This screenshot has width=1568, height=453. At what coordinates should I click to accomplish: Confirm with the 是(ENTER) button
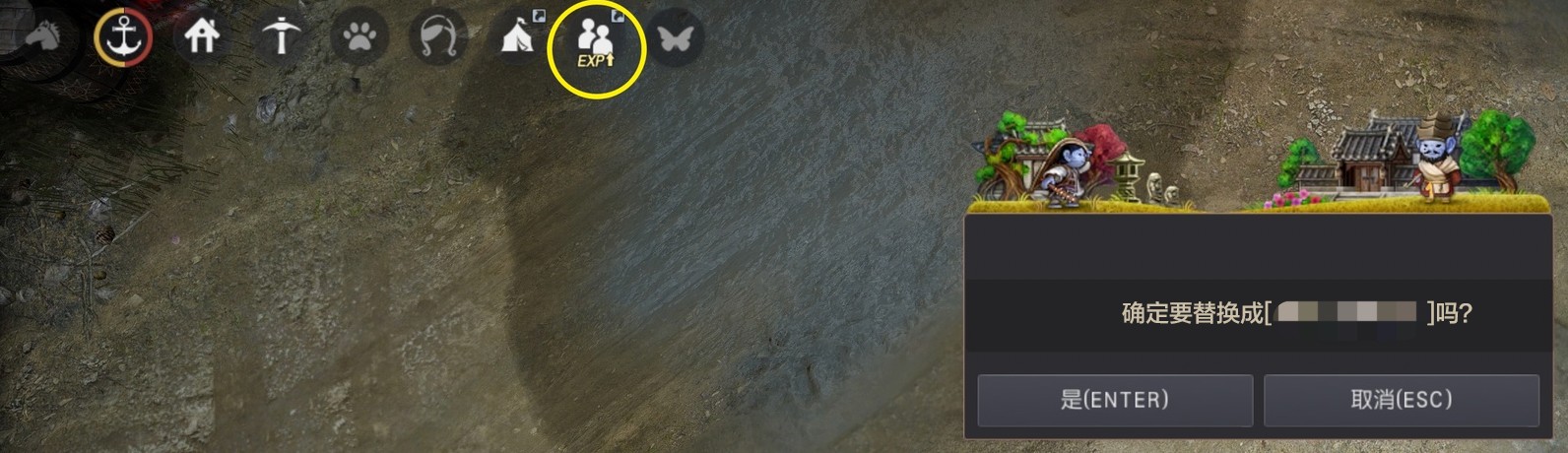(x=1114, y=400)
